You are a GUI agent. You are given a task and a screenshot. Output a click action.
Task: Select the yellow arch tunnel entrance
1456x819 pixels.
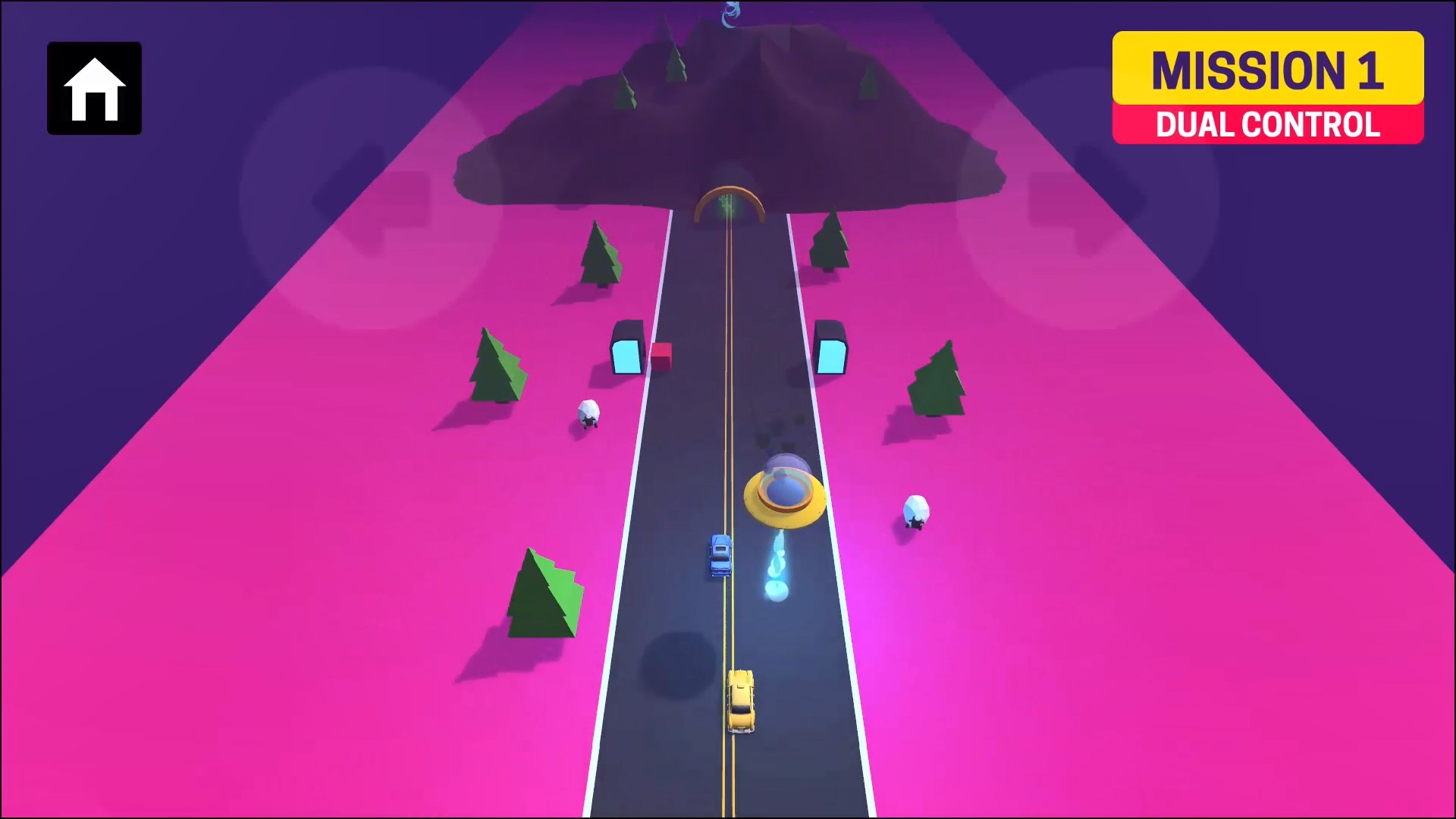pos(727,206)
